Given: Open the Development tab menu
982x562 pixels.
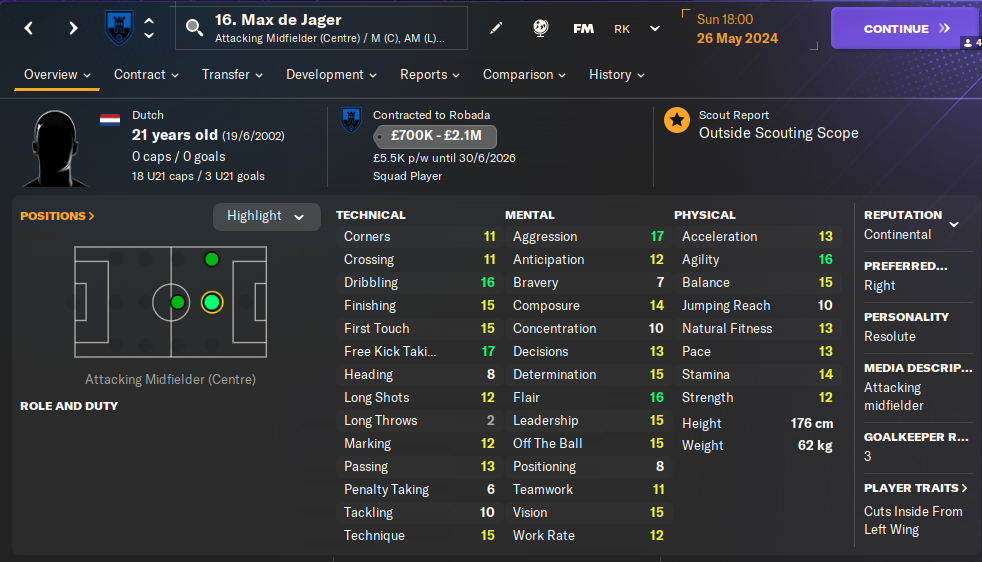Looking at the screenshot, I should pyautogui.click(x=331, y=75).
